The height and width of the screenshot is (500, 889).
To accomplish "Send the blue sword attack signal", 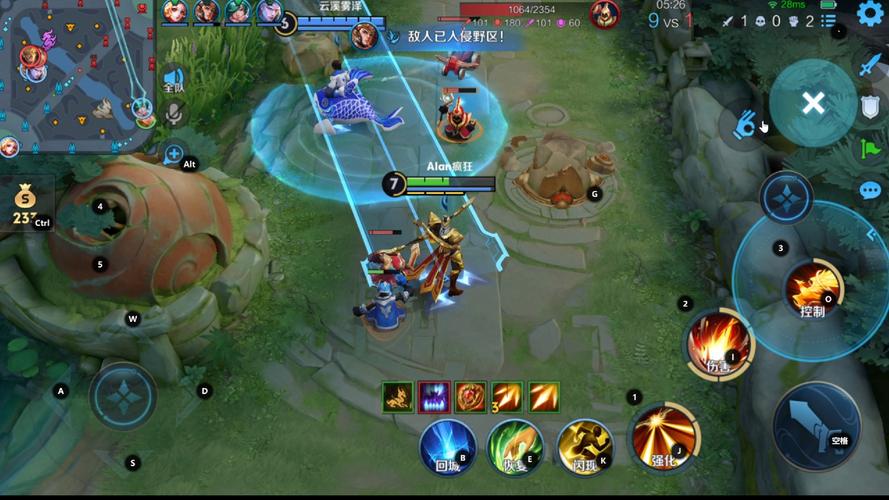I will pyautogui.click(x=870, y=64).
